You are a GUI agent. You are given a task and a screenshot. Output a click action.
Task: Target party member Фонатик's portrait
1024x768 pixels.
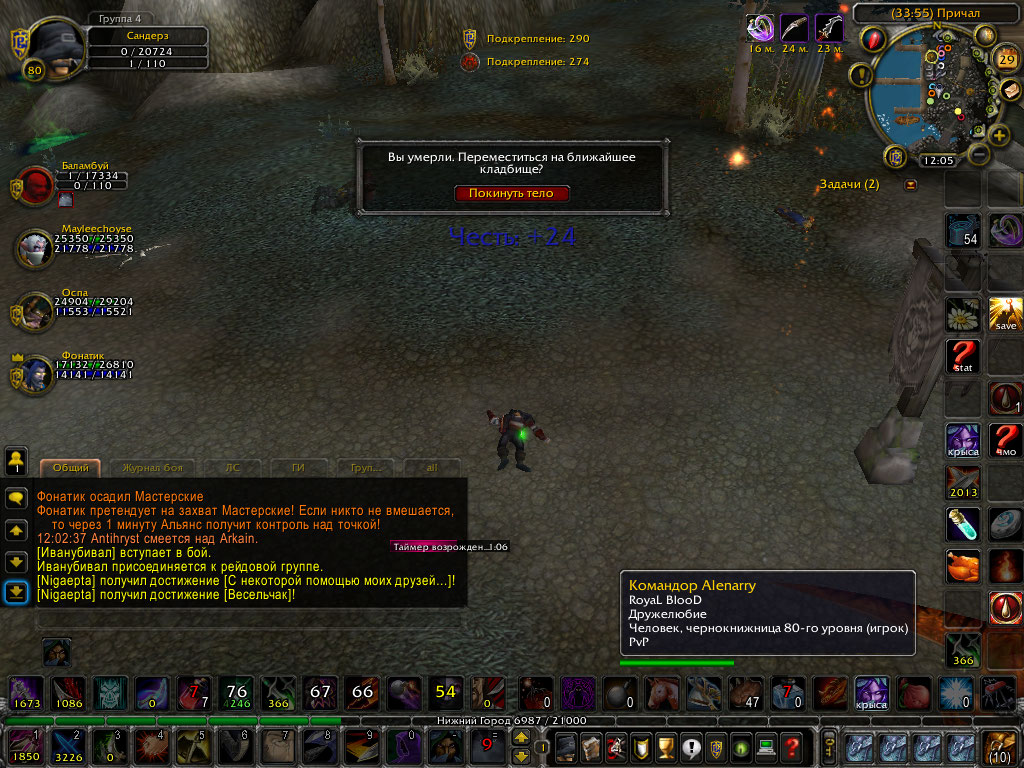[35, 375]
